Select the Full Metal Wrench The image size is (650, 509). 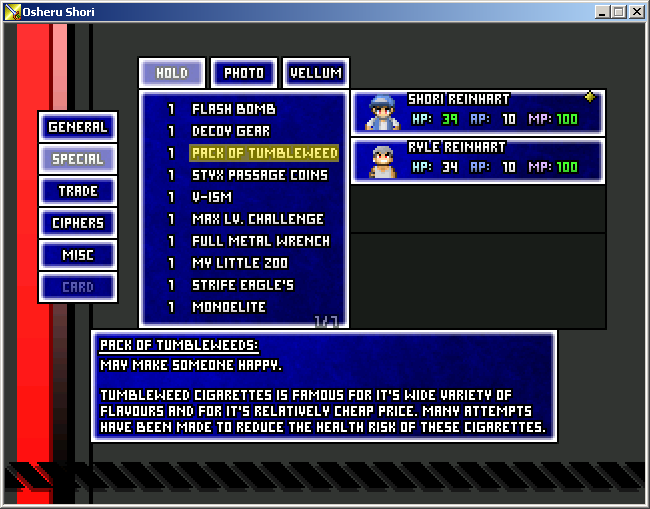[x=261, y=241]
